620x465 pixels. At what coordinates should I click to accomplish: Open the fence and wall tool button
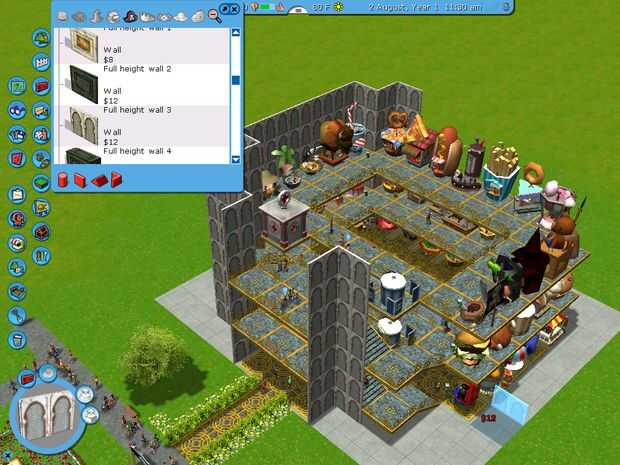pos(41,62)
